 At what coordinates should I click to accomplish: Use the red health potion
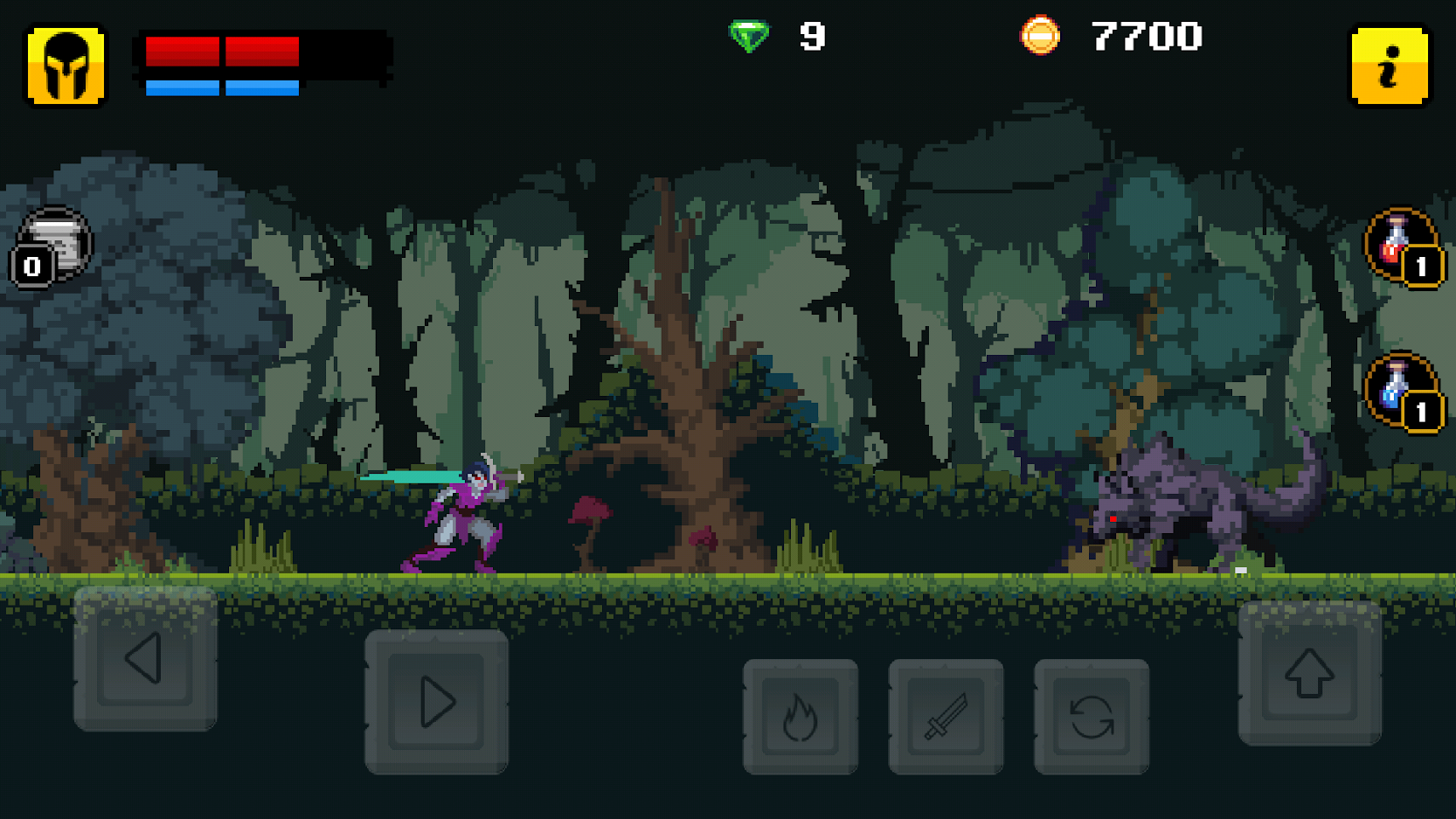pyautogui.click(x=1396, y=242)
